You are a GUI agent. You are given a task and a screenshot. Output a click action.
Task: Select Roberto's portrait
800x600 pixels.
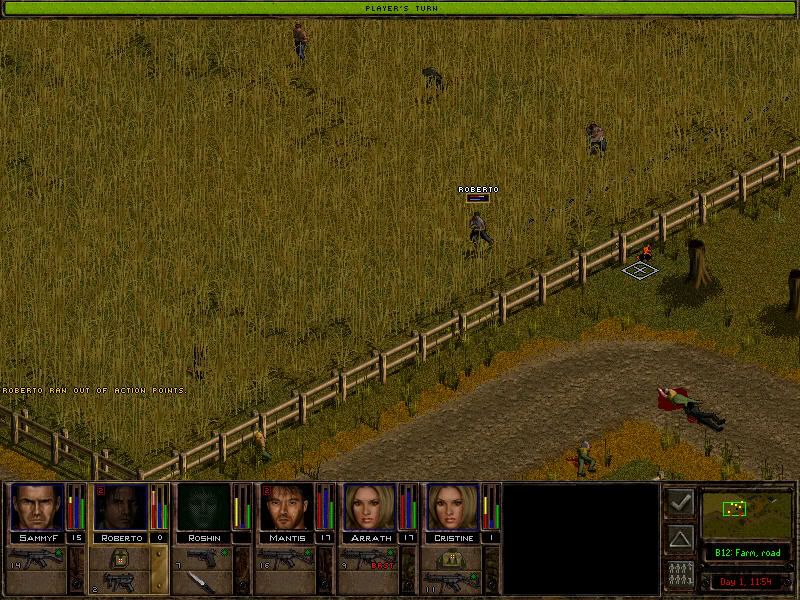tap(119, 507)
